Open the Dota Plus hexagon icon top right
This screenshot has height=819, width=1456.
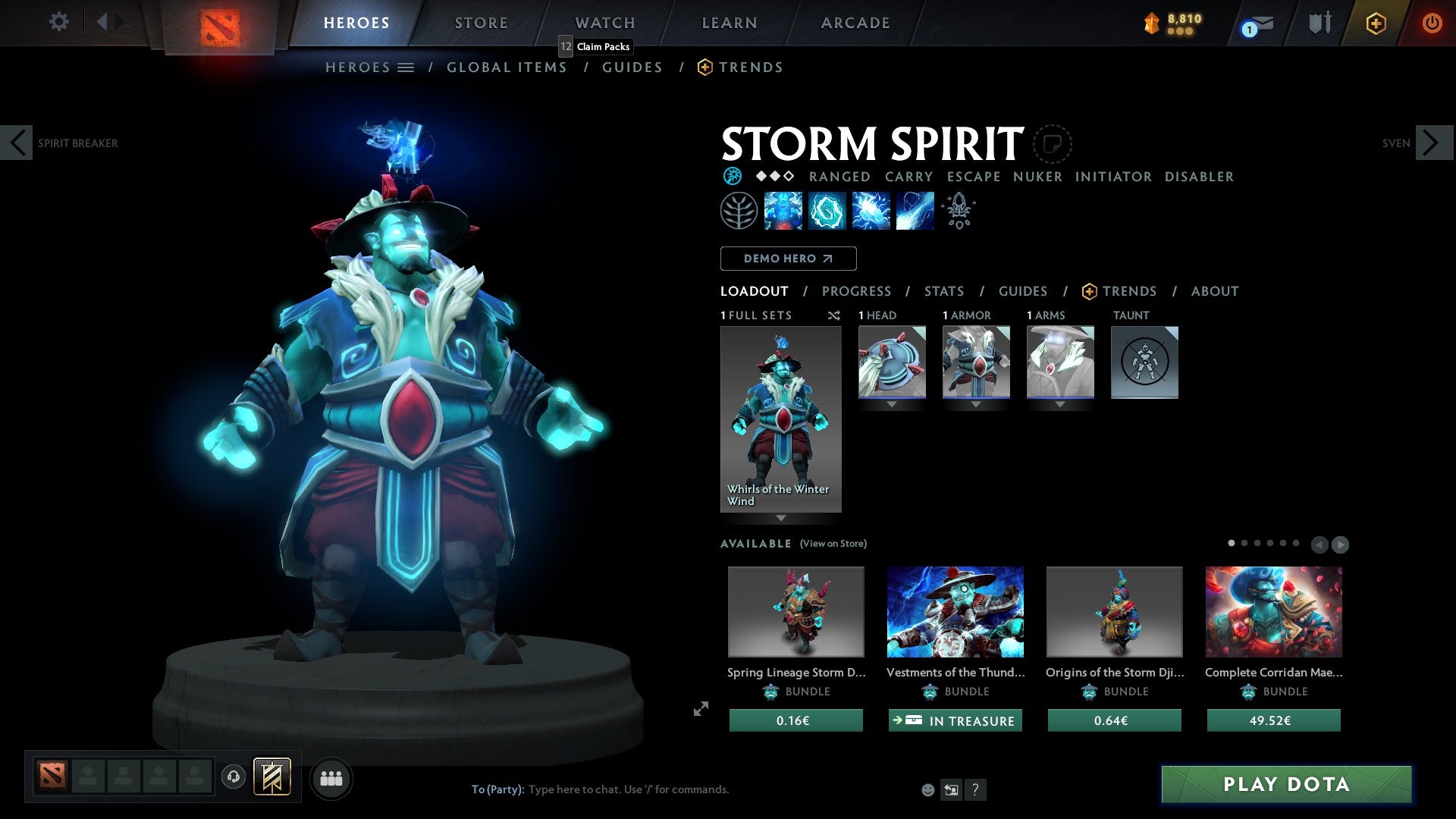coord(1375,23)
